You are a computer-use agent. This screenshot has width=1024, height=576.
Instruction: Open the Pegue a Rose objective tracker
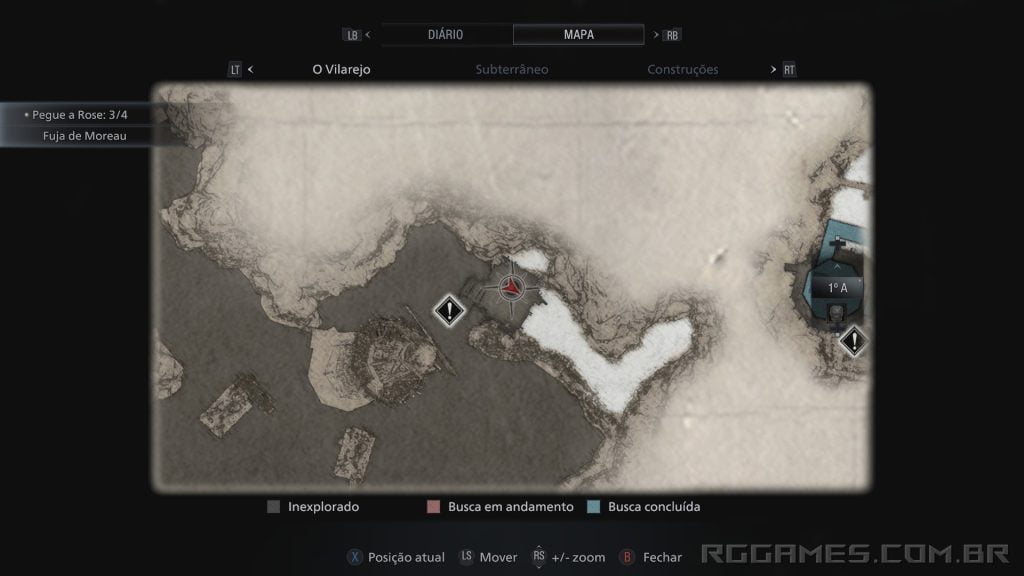click(80, 115)
